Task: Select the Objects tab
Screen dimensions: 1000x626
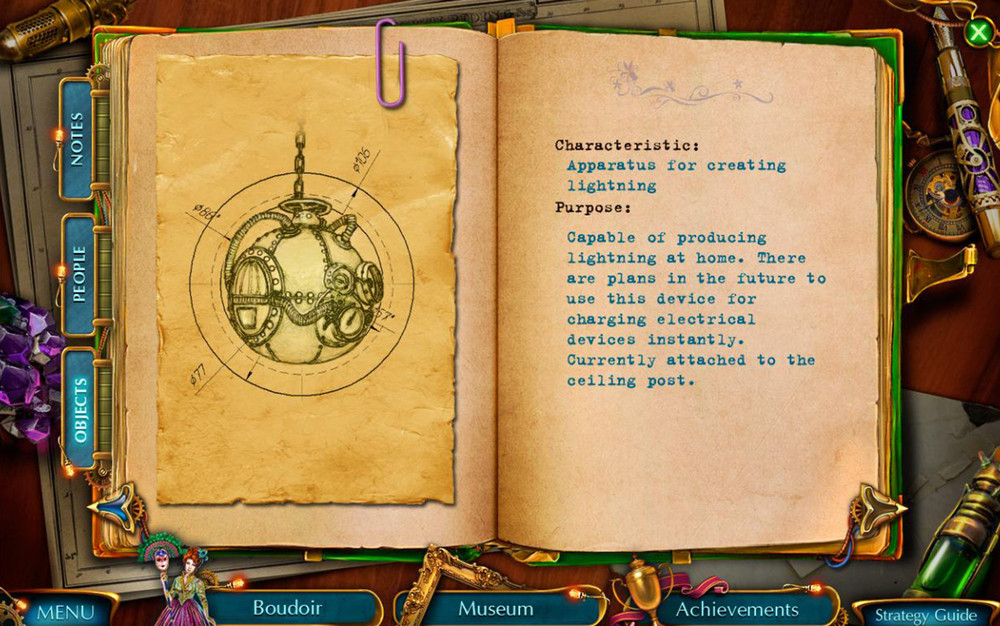Action: (79, 410)
